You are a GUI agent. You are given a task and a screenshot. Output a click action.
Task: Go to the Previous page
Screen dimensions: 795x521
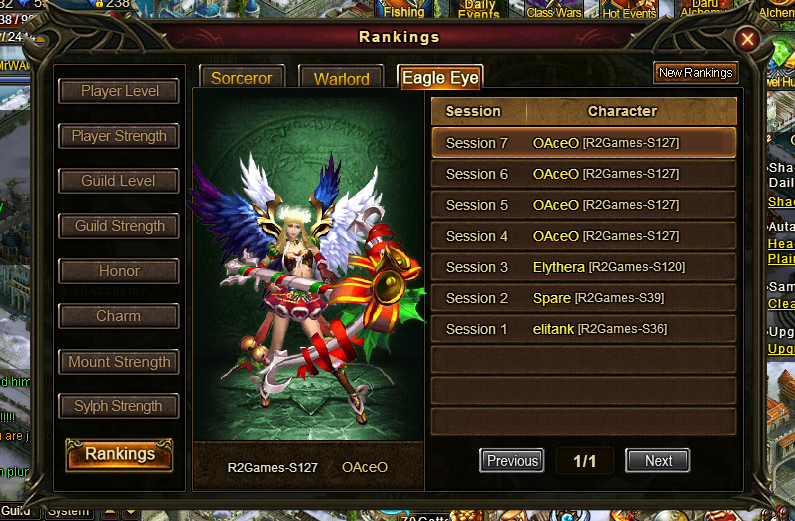coord(512,461)
